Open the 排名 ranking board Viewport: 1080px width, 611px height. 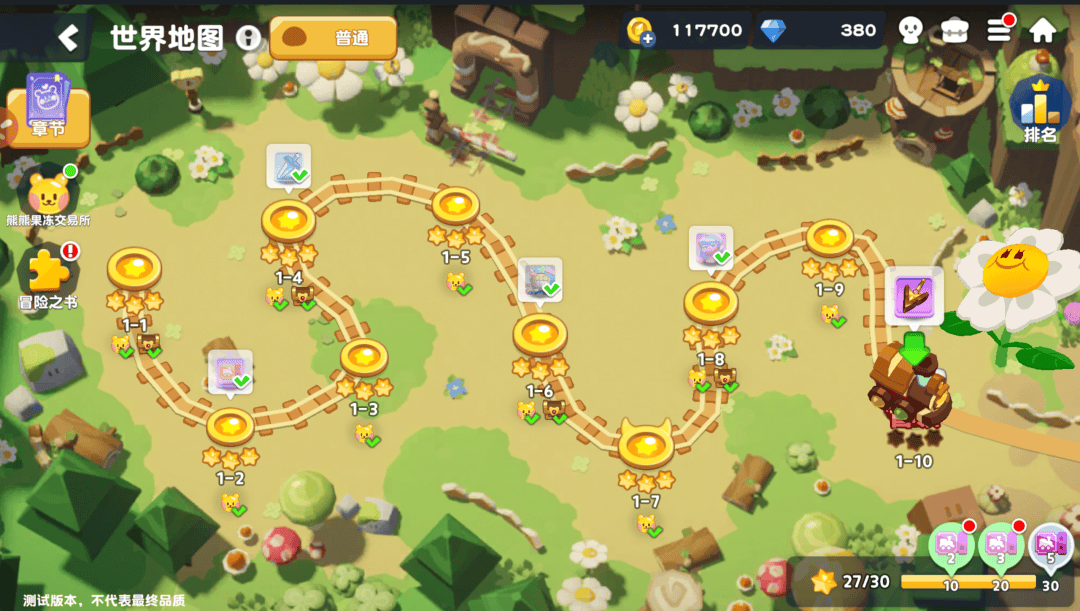pos(1040,110)
